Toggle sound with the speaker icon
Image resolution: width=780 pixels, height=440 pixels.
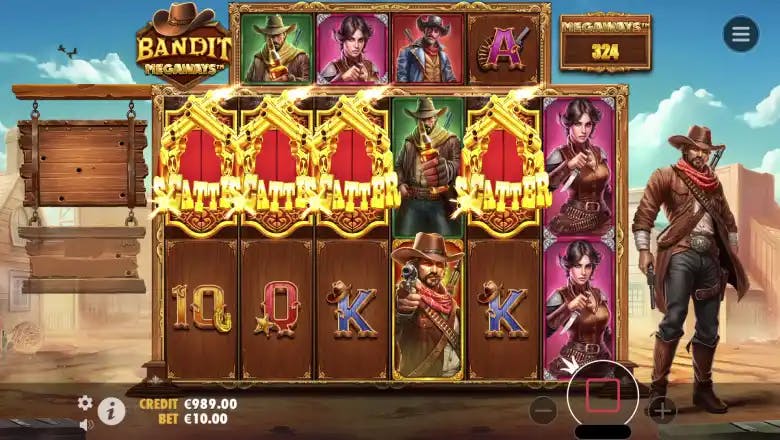[x=85, y=424]
